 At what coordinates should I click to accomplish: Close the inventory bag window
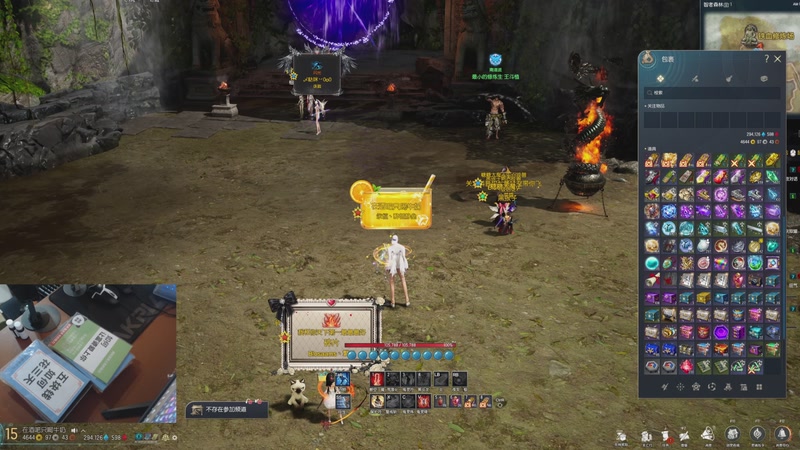[777, 59]
